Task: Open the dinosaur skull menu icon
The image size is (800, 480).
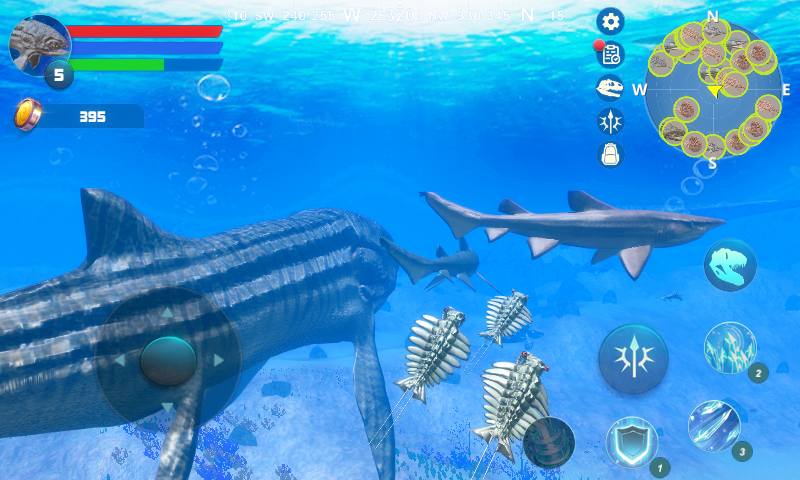Action: (x=610, y=88)
